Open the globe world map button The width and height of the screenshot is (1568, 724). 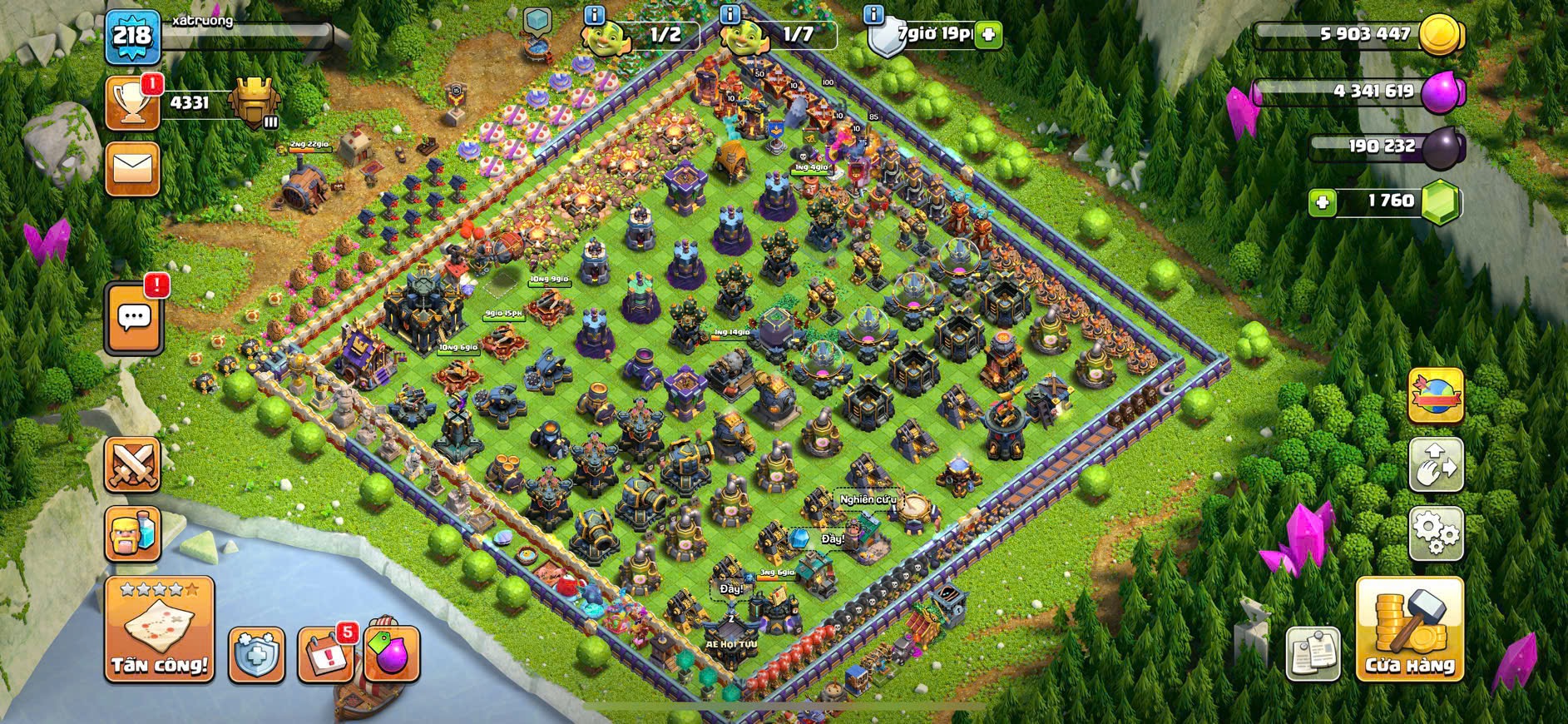(x=1436, y=395)
